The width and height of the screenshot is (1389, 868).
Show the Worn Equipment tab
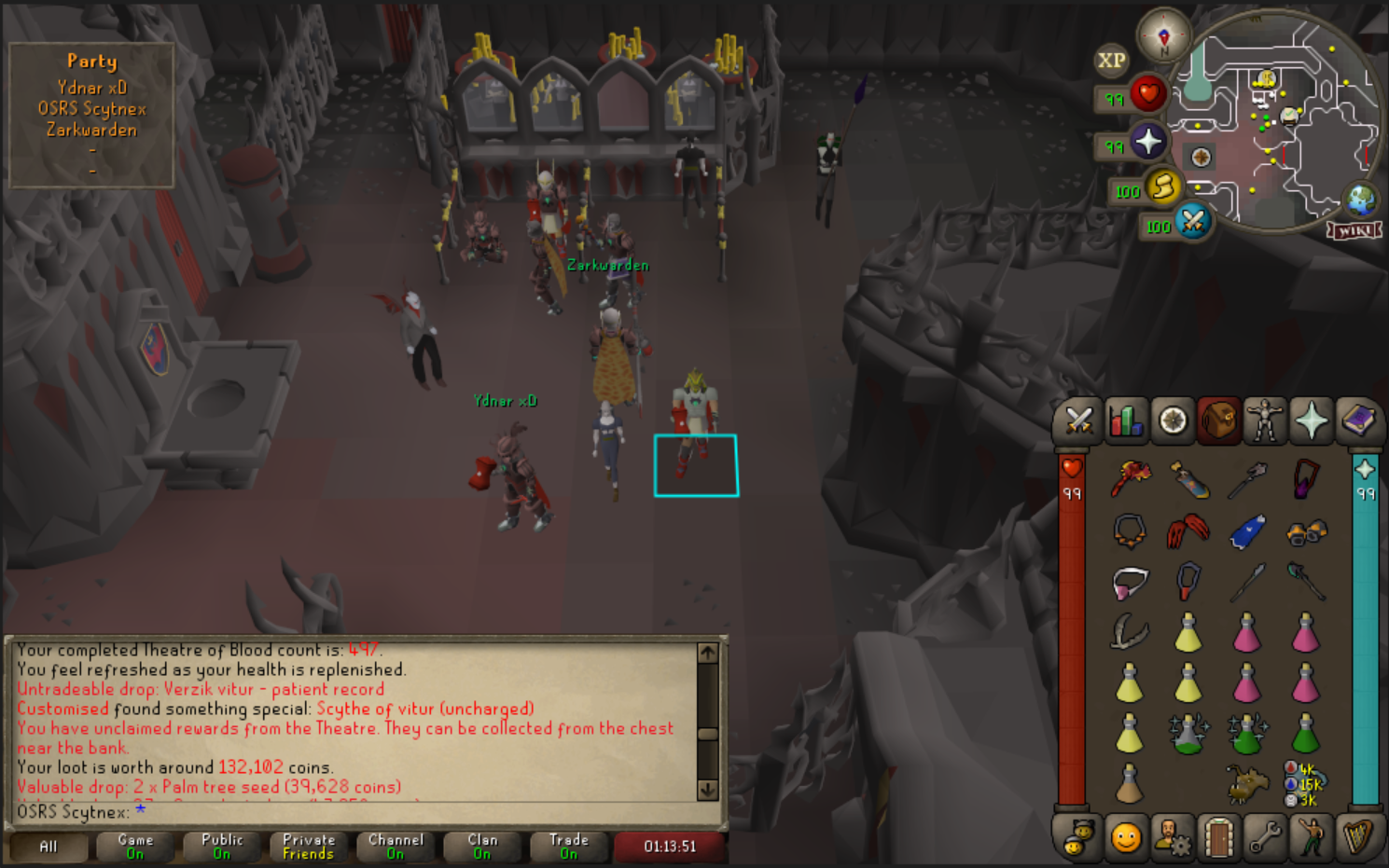click(1265, 421)
